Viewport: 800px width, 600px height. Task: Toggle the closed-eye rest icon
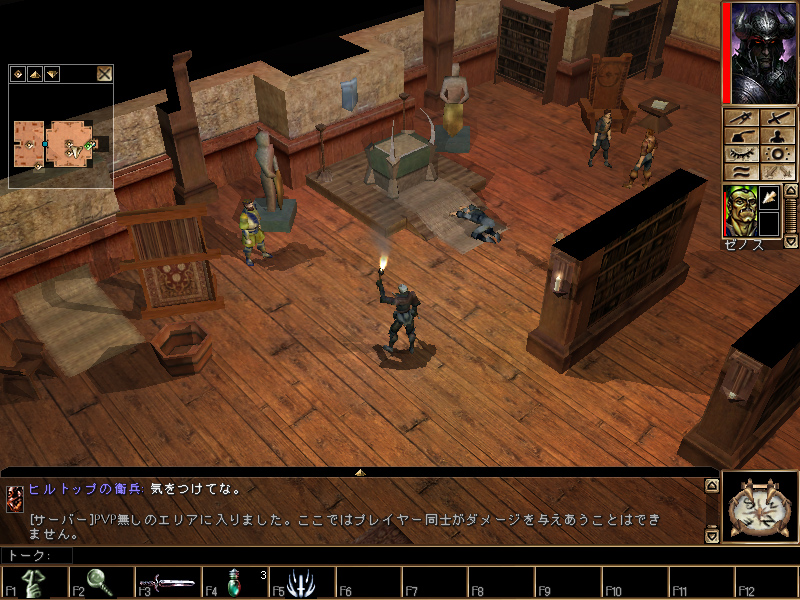741,154
